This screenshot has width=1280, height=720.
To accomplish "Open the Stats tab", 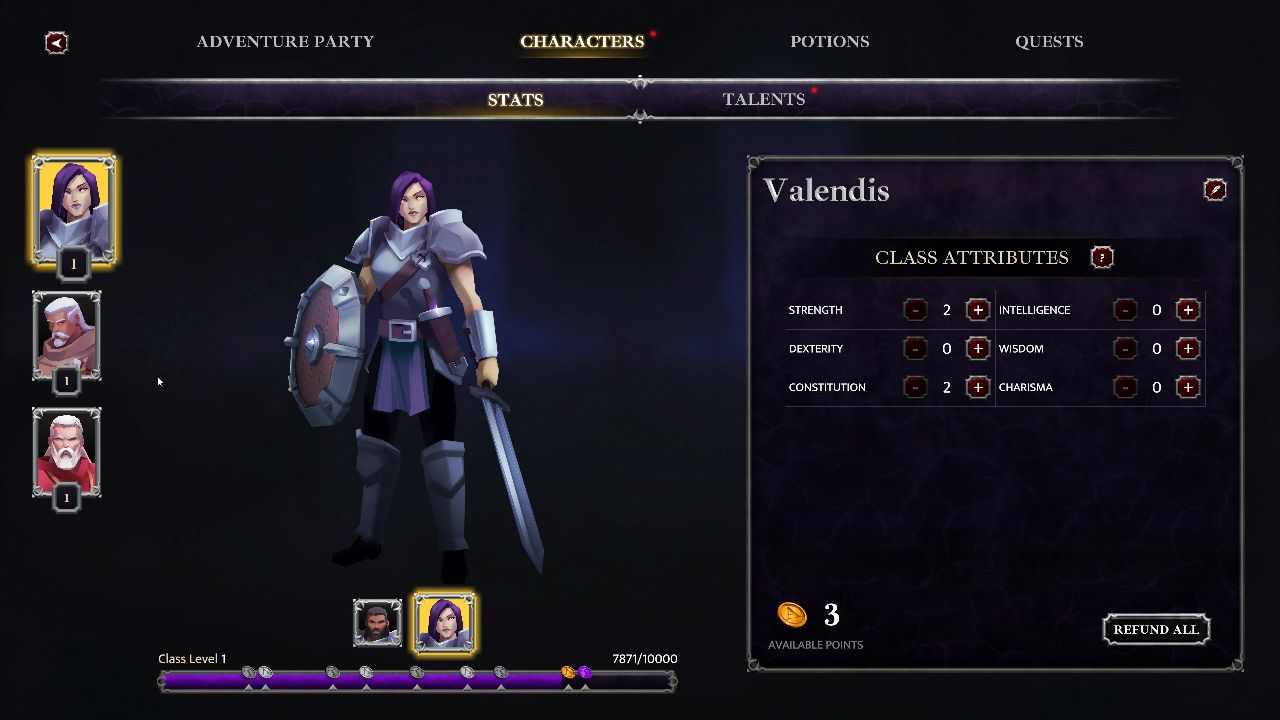I will click(515, 100).
